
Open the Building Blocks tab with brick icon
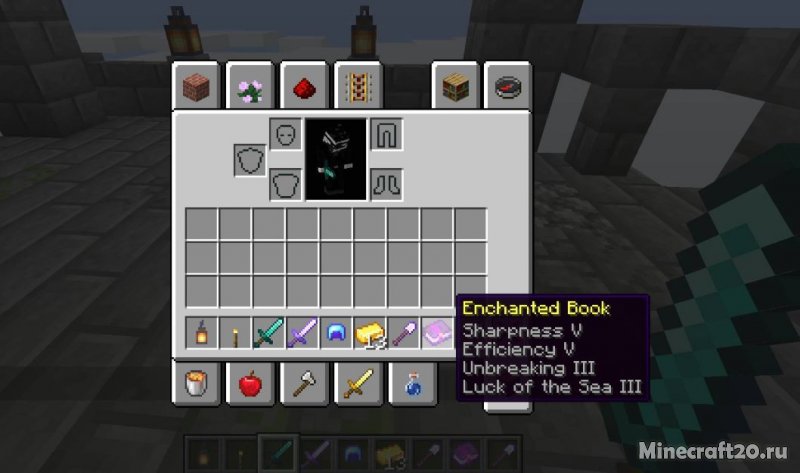pyautogui.click(x=195, y=87)
